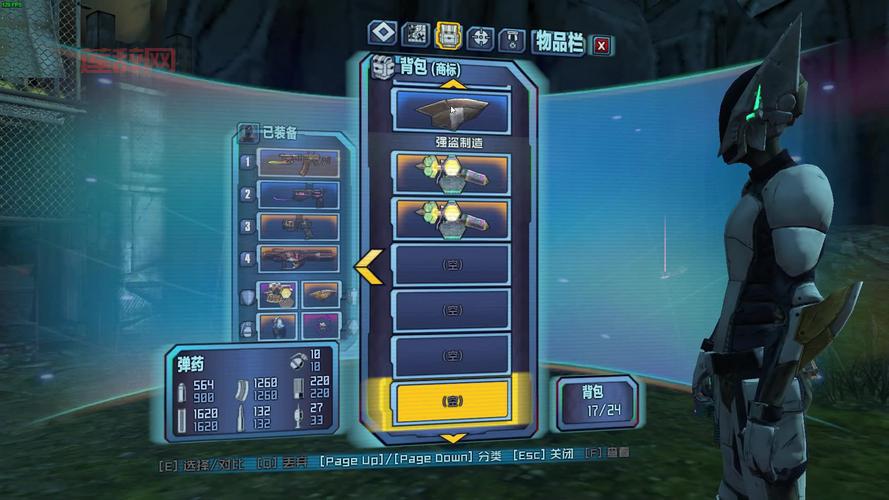Click the up arrow above the backpack list
Screen dimensions: 889x500
[x=453, y=84]
